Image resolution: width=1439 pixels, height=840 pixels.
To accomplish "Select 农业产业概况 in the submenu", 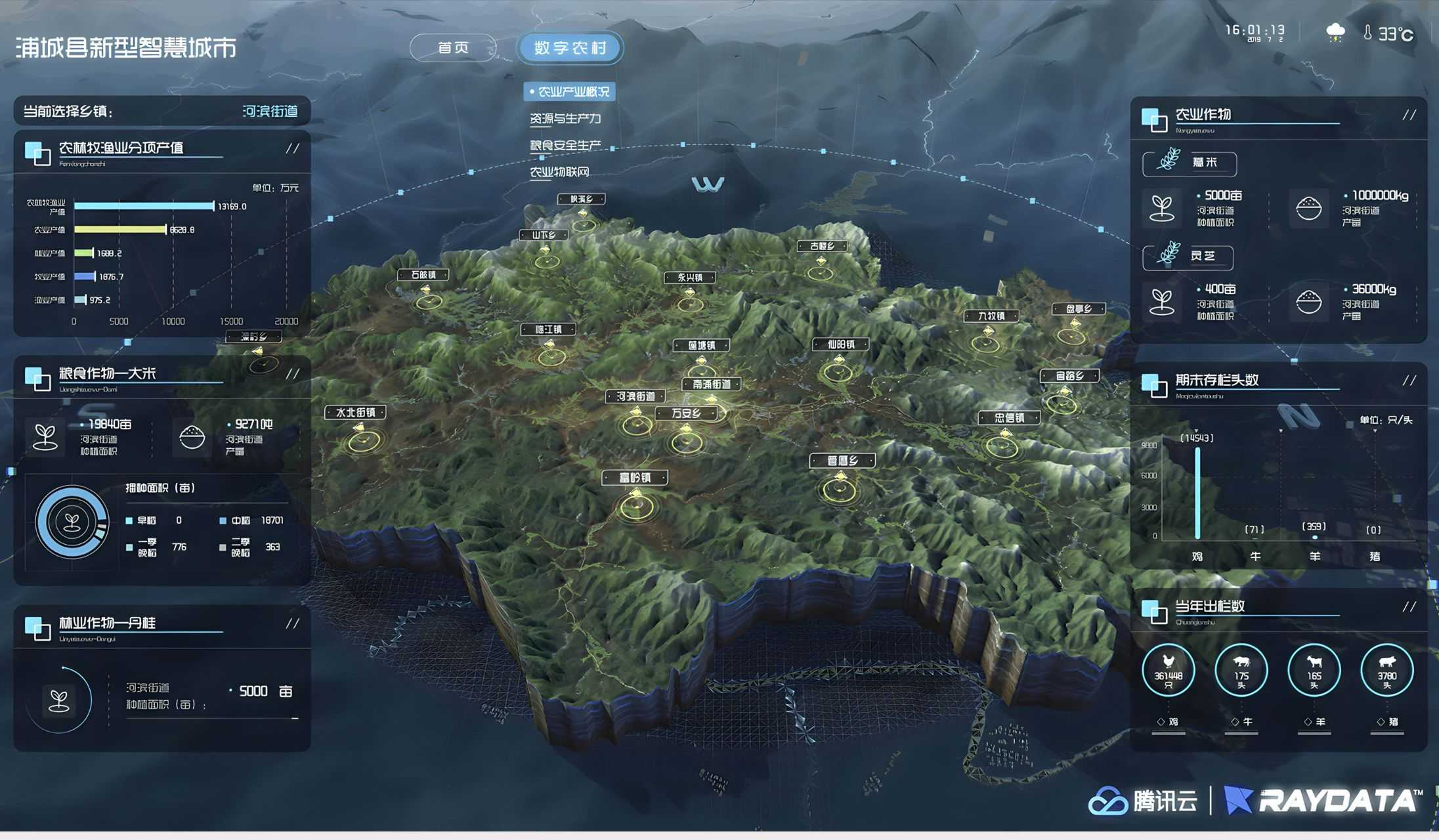I will pos(570,92).
